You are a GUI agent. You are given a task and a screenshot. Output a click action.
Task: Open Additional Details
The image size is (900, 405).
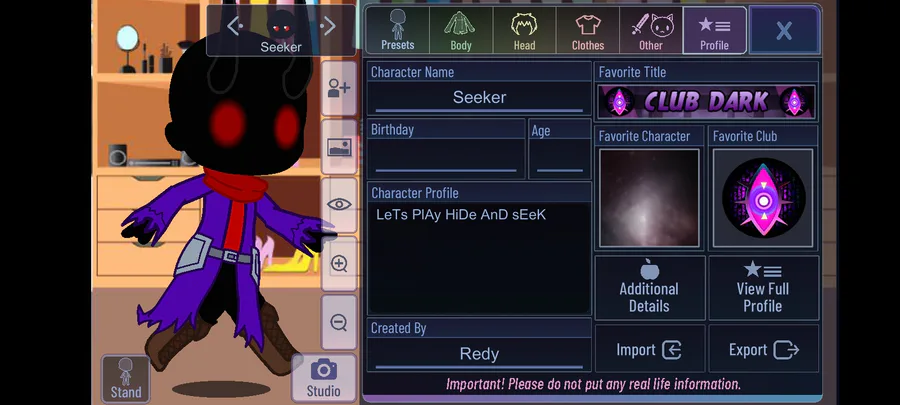(x=649, y=287)
